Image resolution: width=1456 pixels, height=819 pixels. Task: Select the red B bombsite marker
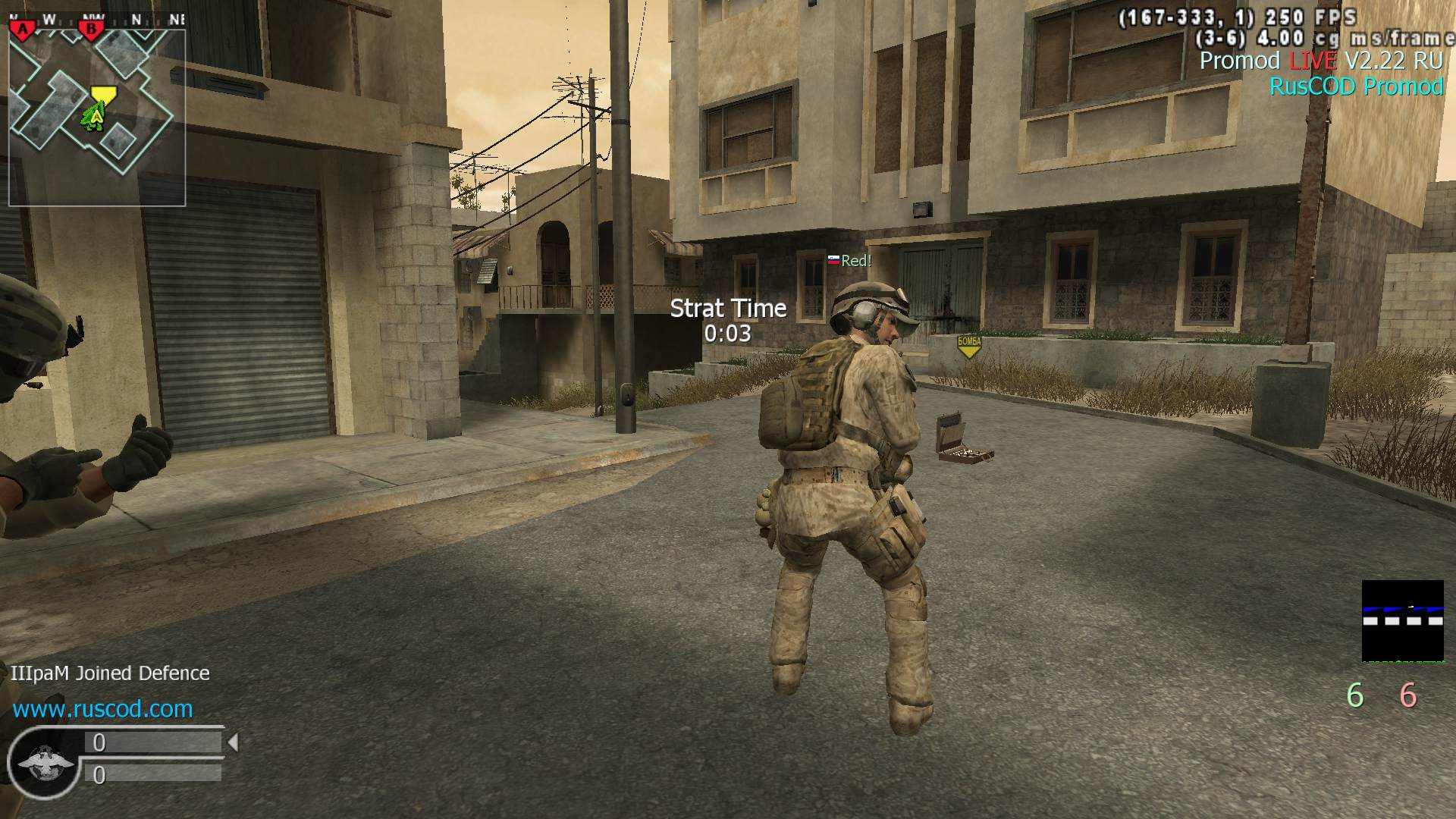tap(92, 30)
